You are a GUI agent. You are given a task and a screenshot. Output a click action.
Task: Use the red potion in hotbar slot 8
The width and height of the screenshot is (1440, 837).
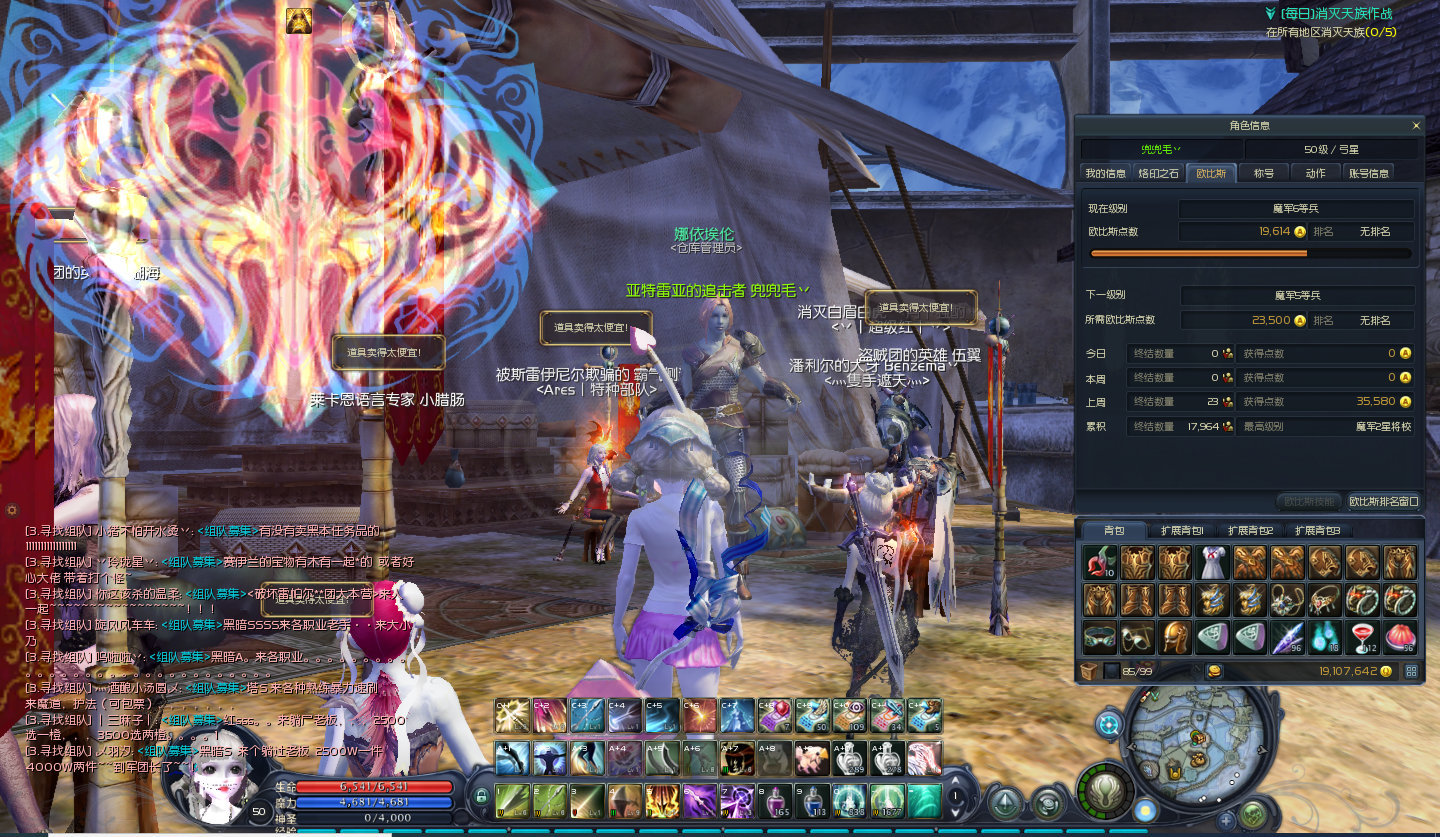(775, 800)
